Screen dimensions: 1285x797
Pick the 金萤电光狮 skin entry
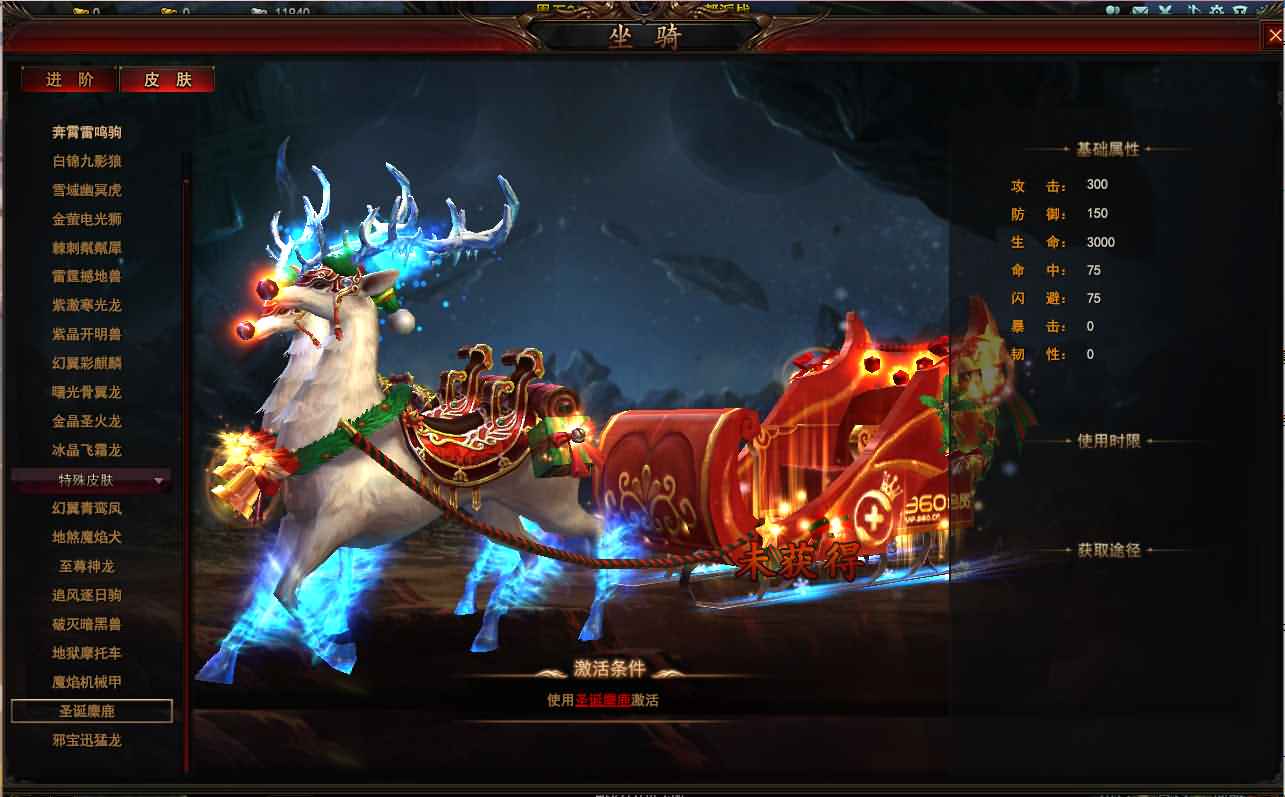pyautogui.click(x=87, y=219)
